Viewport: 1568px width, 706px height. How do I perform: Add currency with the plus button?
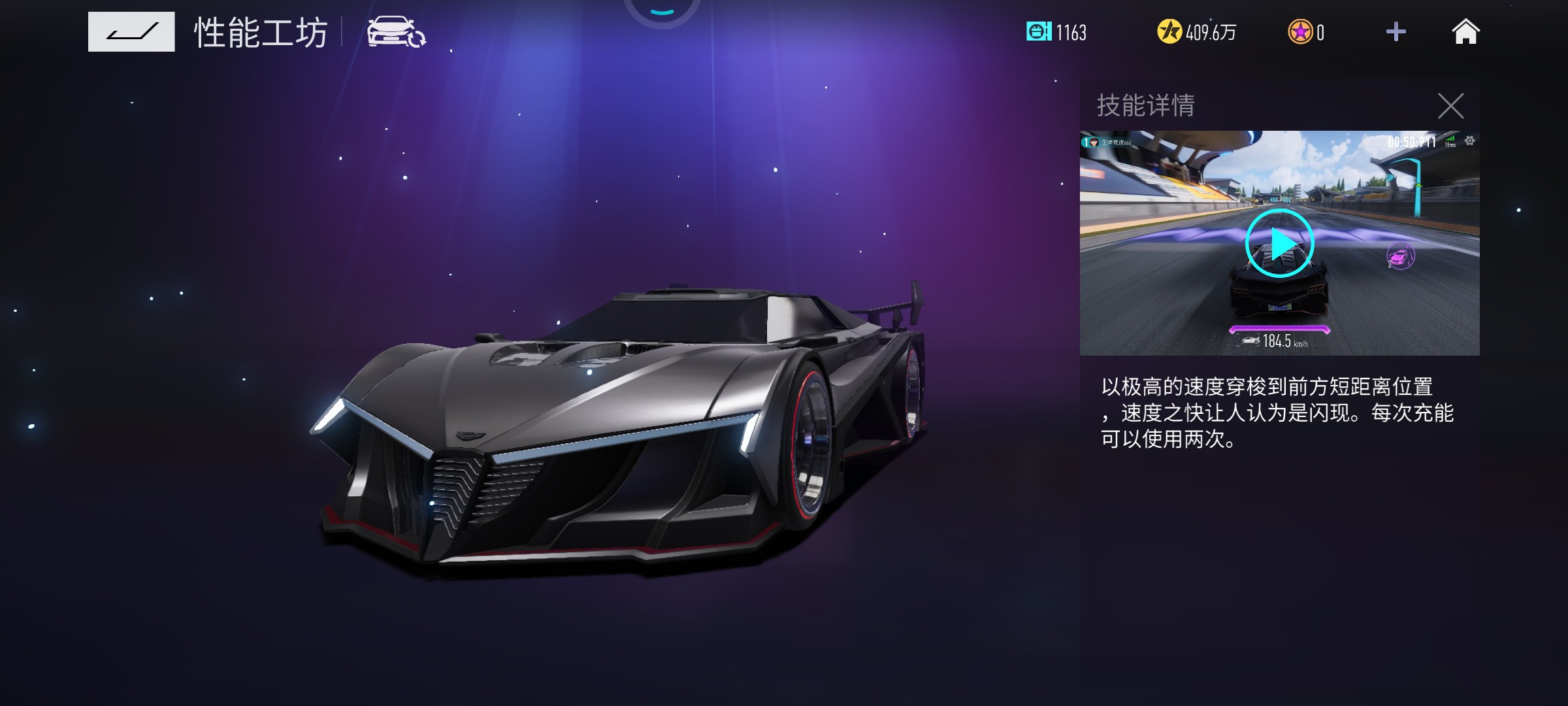click(1396, 32)
